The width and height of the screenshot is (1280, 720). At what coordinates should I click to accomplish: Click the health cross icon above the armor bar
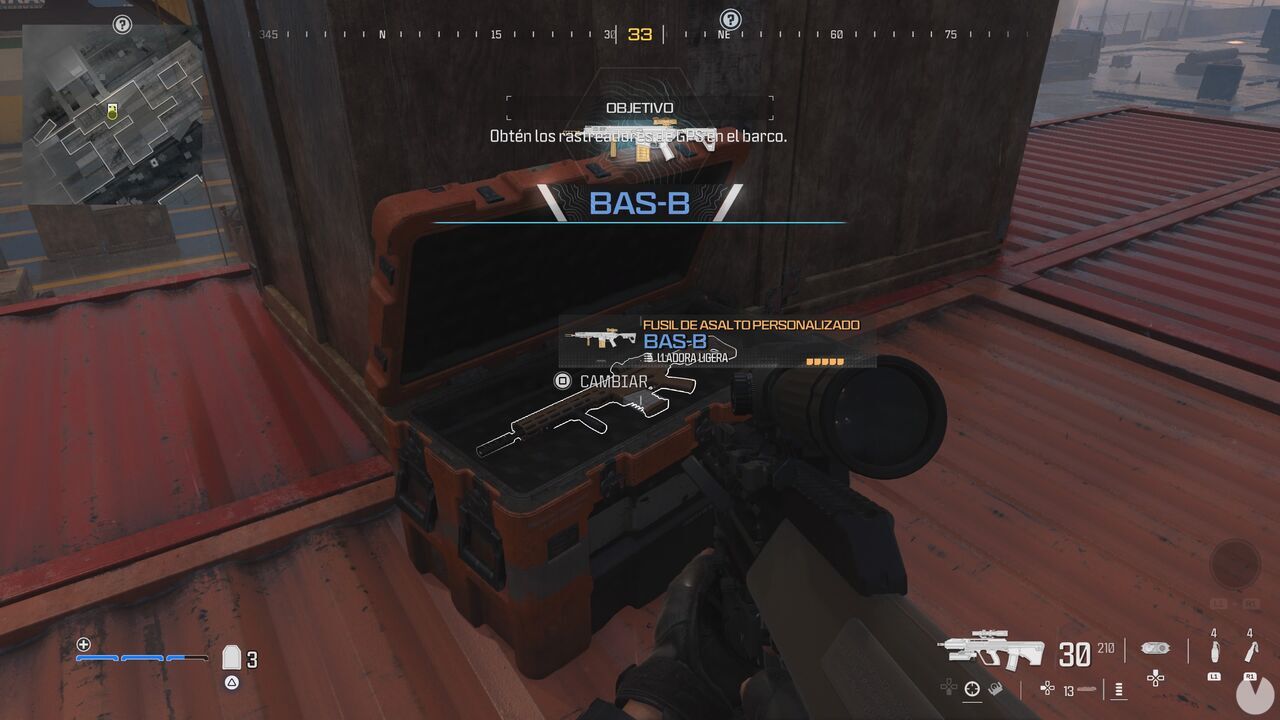[84, 645]
